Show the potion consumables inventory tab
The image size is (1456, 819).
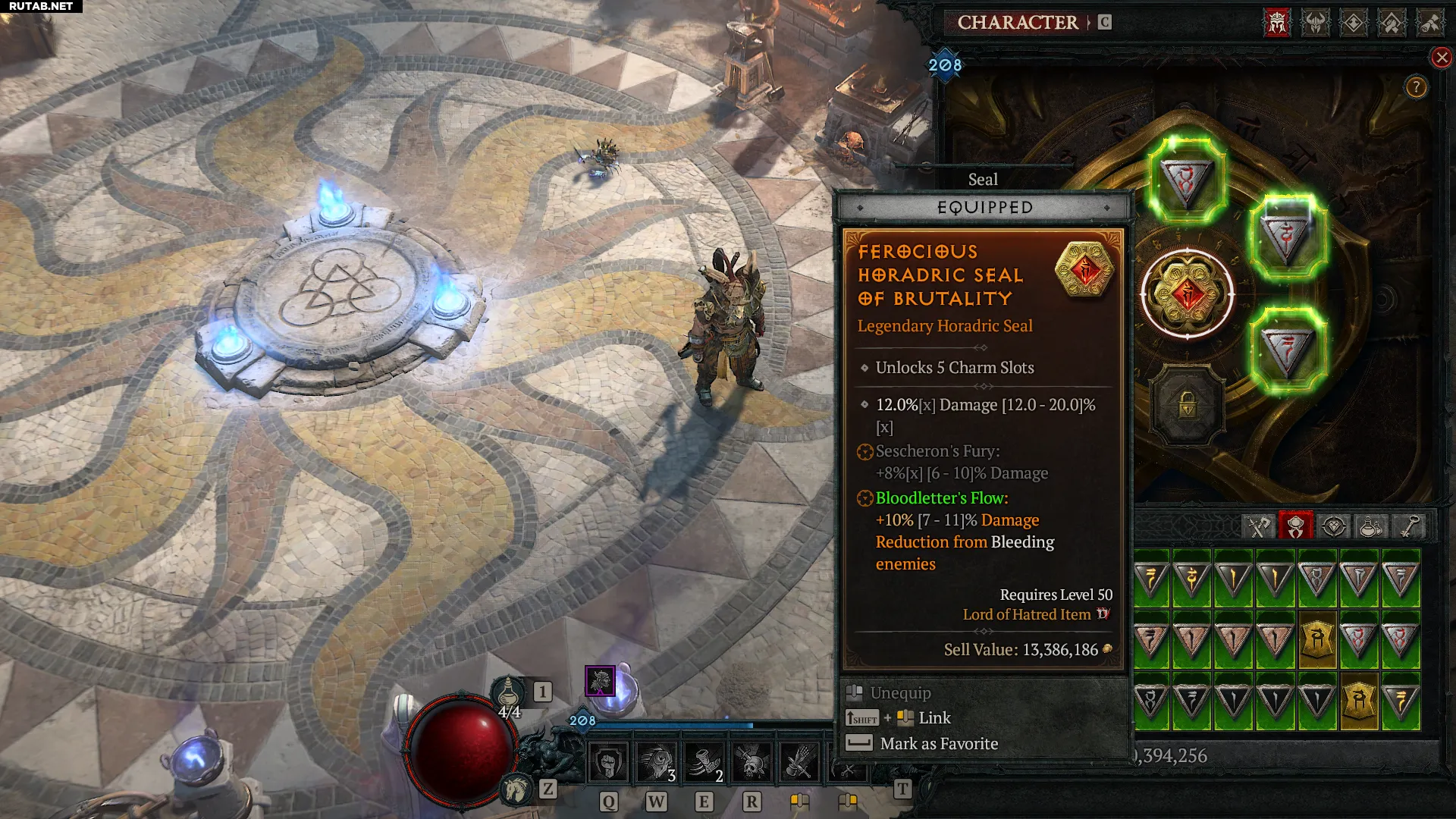[x=1371, y=526]
